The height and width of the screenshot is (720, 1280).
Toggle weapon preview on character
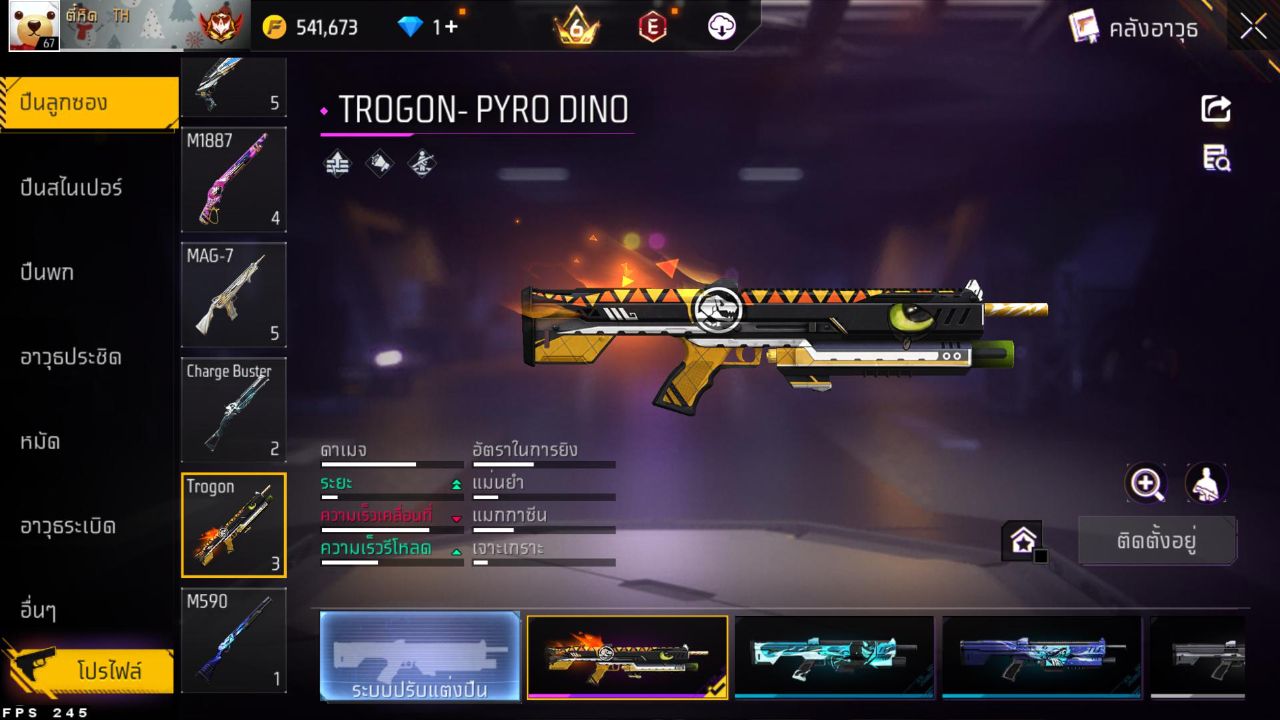[1206, 484]
